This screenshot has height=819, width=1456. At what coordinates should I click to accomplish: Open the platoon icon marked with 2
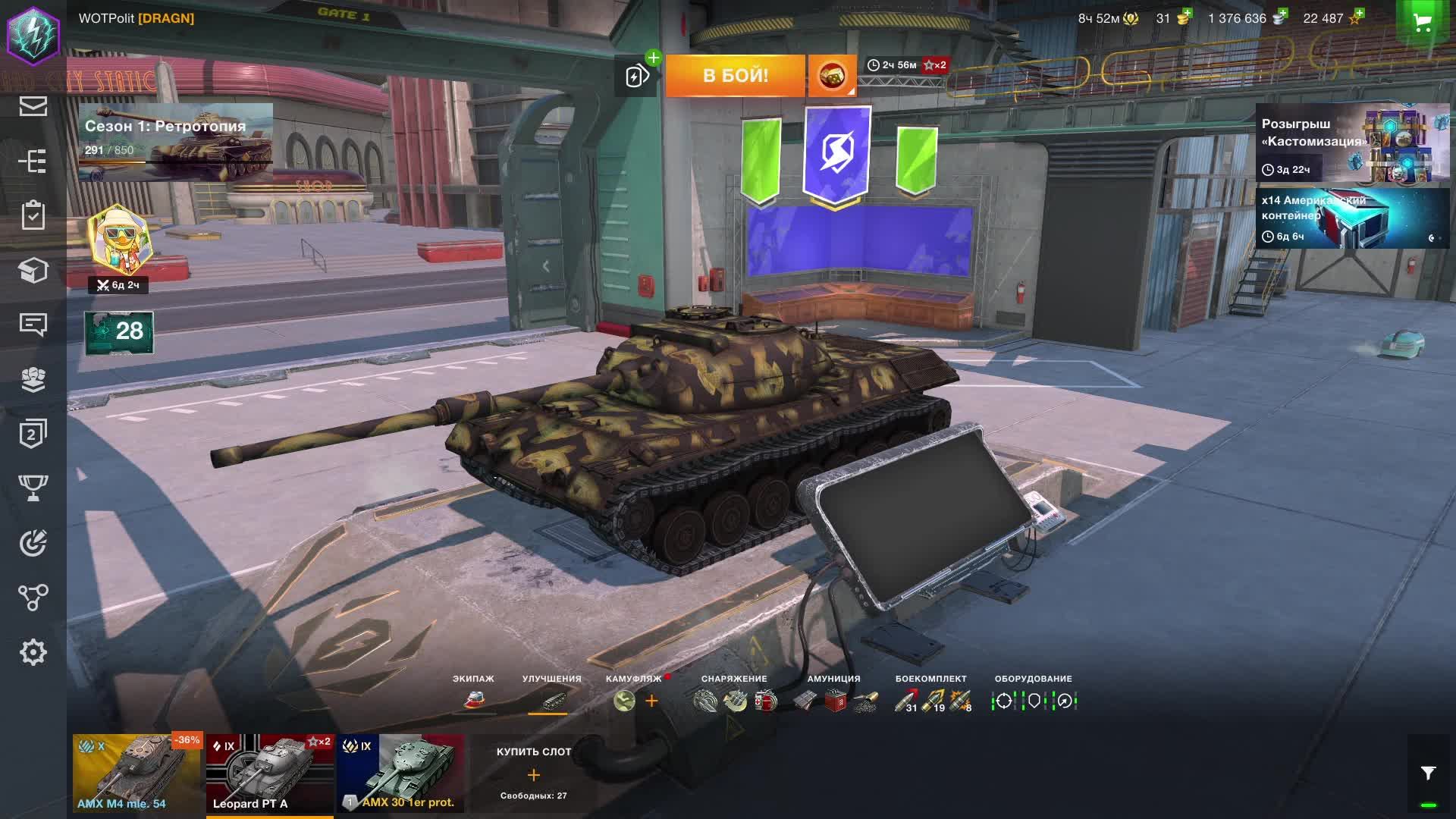click(x=33, y=434)
